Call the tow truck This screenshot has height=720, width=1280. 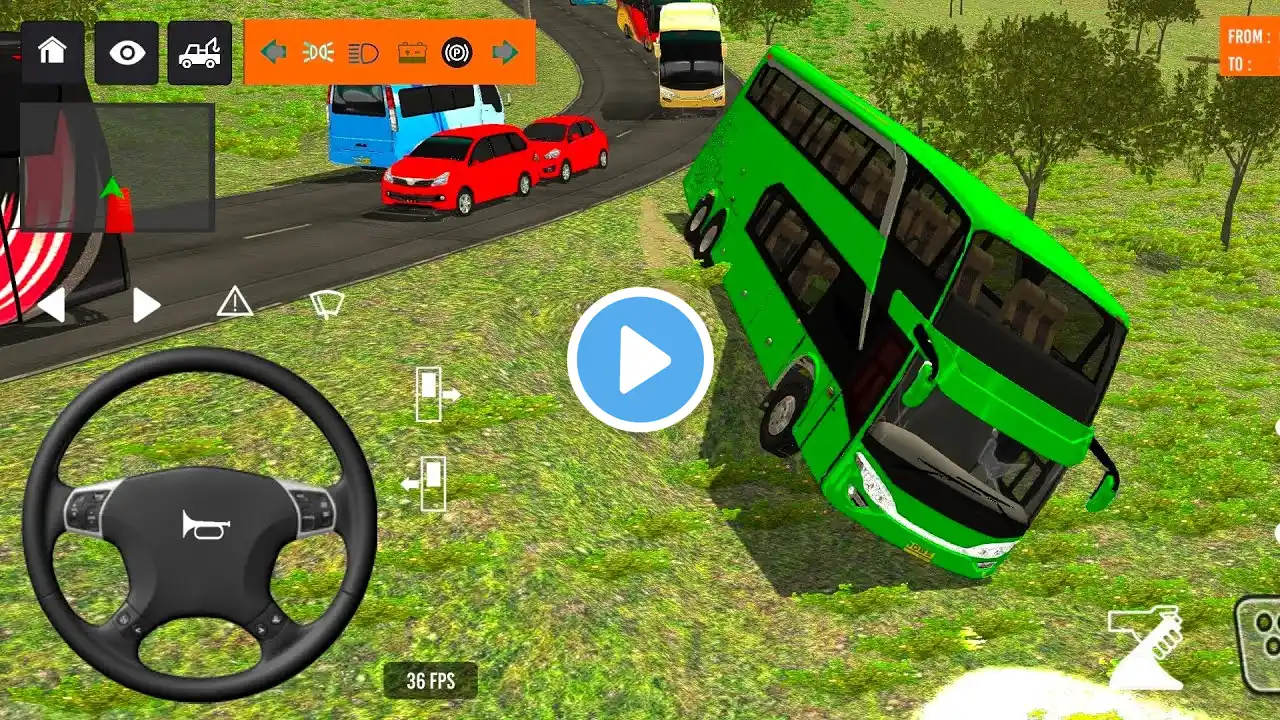point(199,53)
